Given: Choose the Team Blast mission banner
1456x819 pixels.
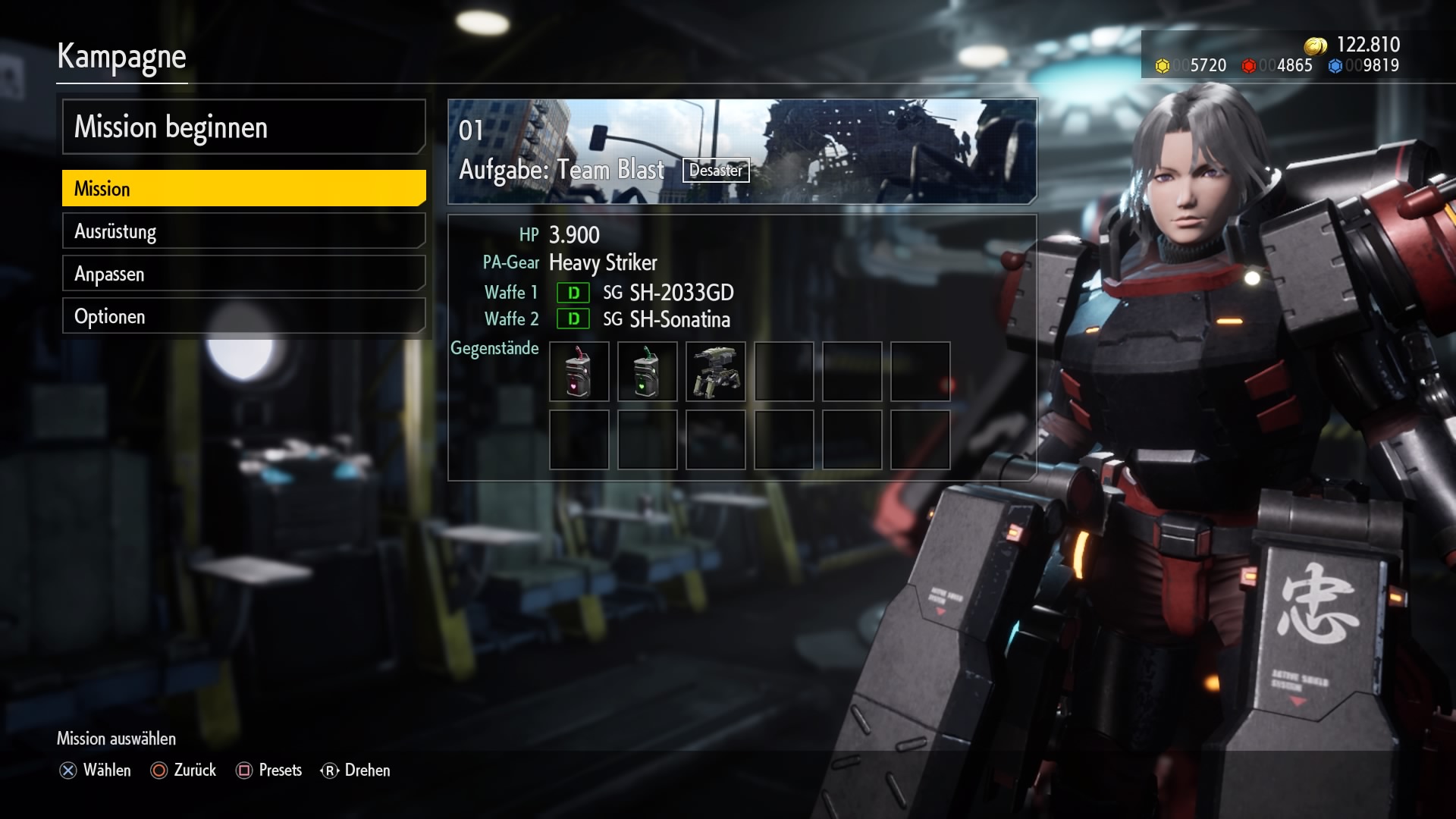Looking at the screenshot, I should click(742, 152).
